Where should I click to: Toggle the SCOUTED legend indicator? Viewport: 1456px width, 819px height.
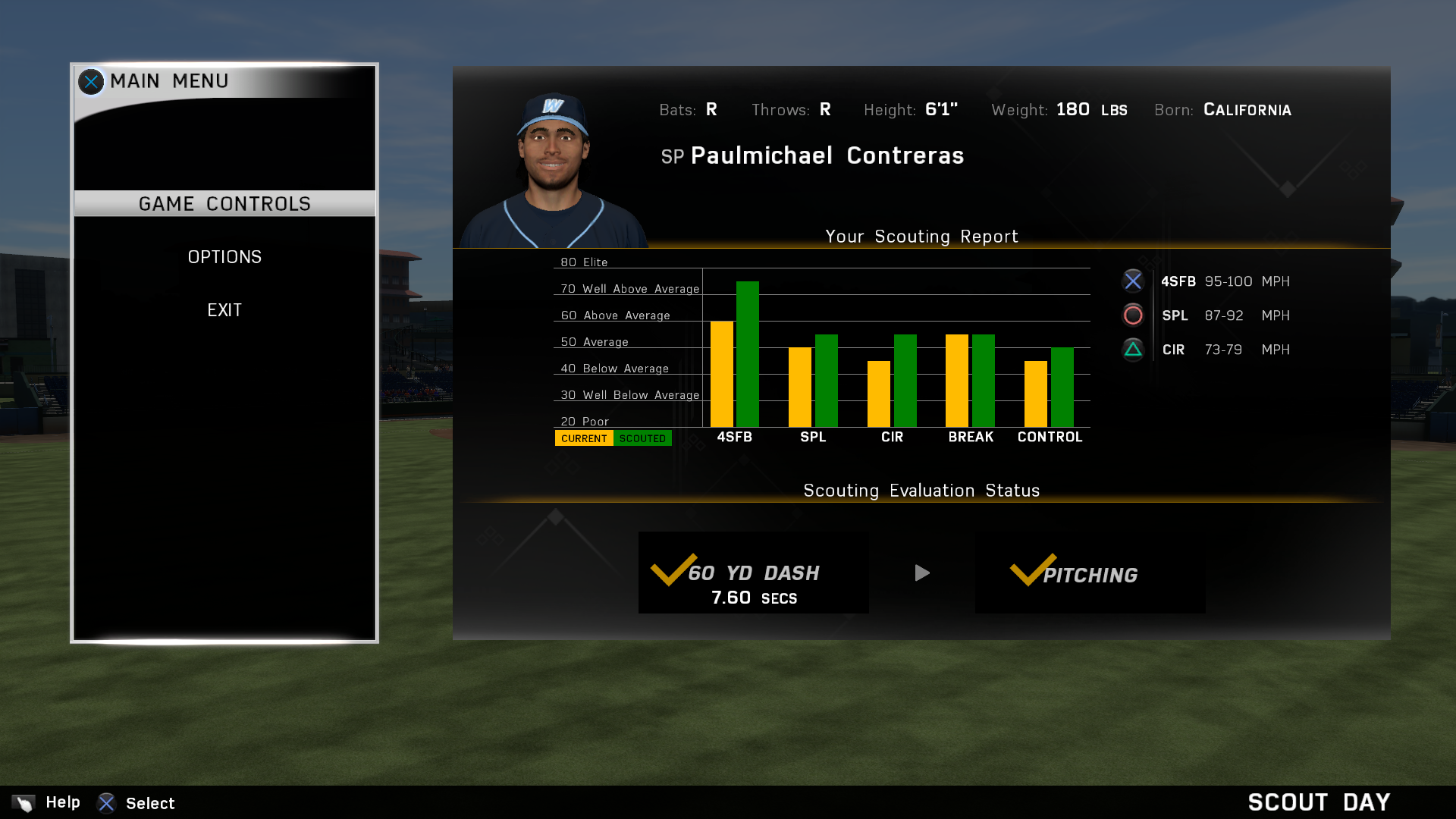point(642,438)
